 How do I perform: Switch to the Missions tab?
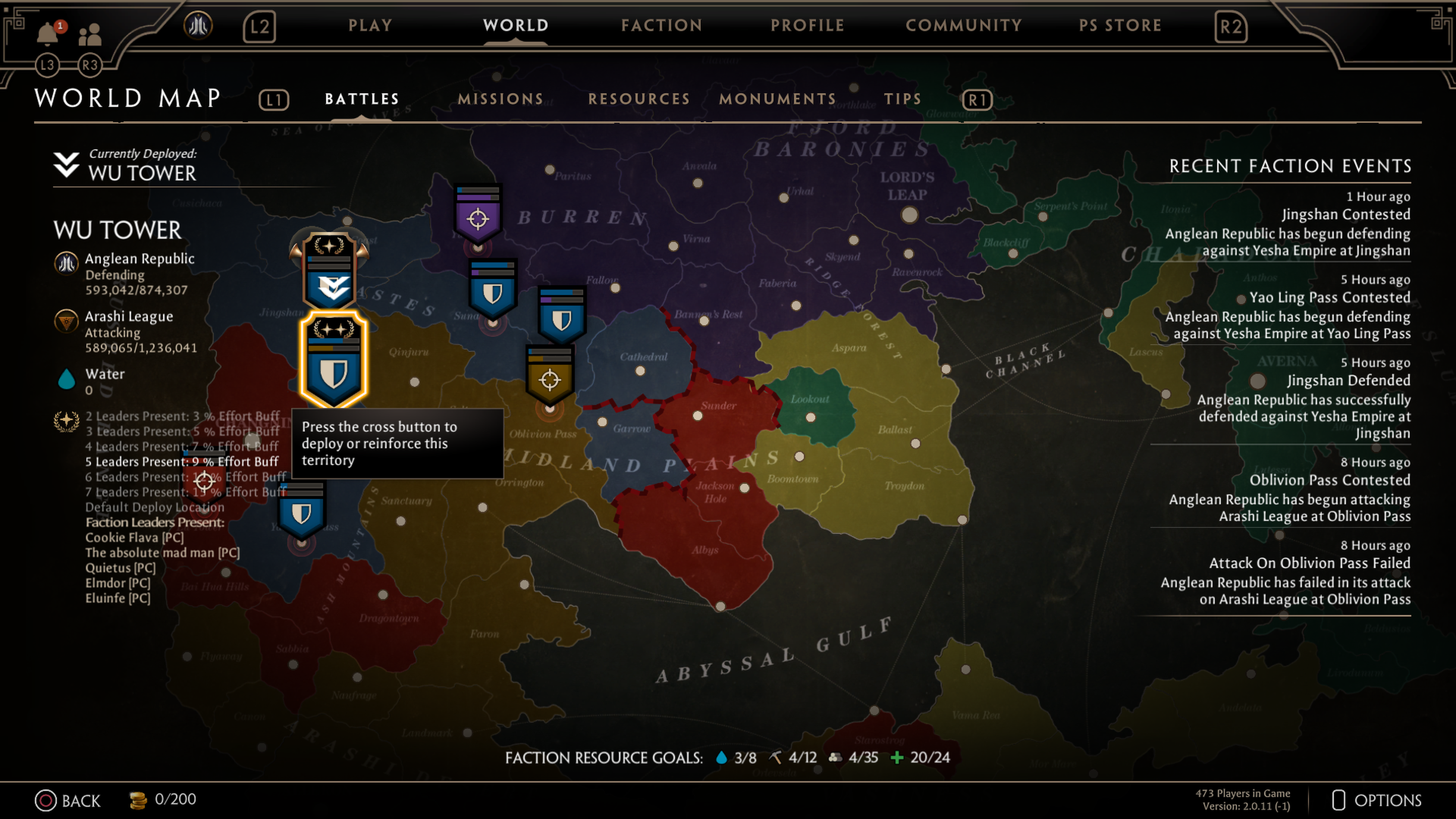pyautogui.click(x=499, y=99)
